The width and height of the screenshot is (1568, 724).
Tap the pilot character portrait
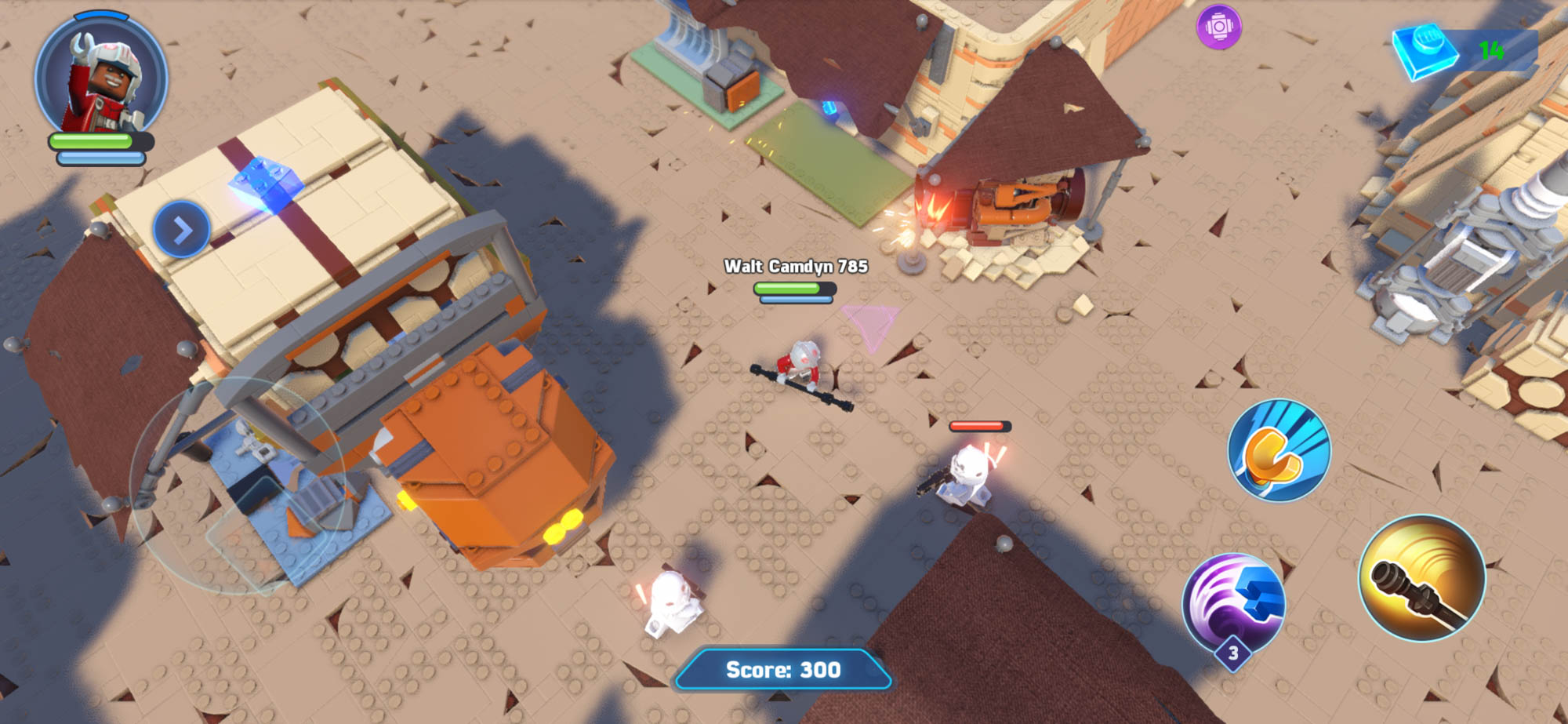coord(101,77)
